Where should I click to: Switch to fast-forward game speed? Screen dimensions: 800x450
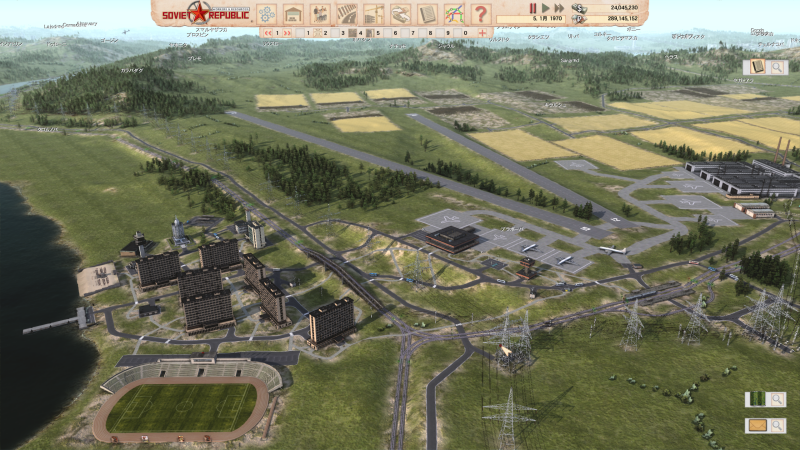pos(560,8)
